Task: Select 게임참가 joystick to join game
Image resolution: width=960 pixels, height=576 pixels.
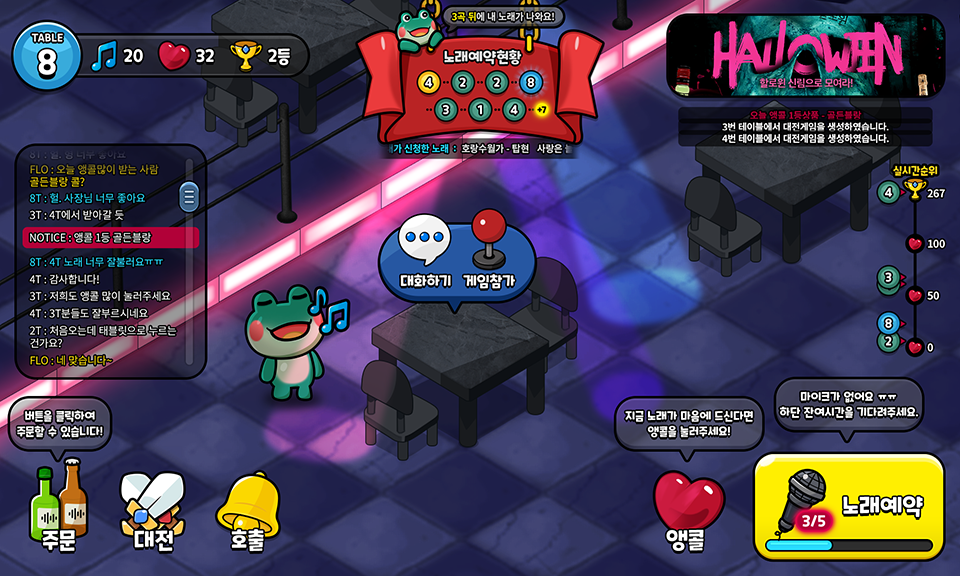Action: 489,252
